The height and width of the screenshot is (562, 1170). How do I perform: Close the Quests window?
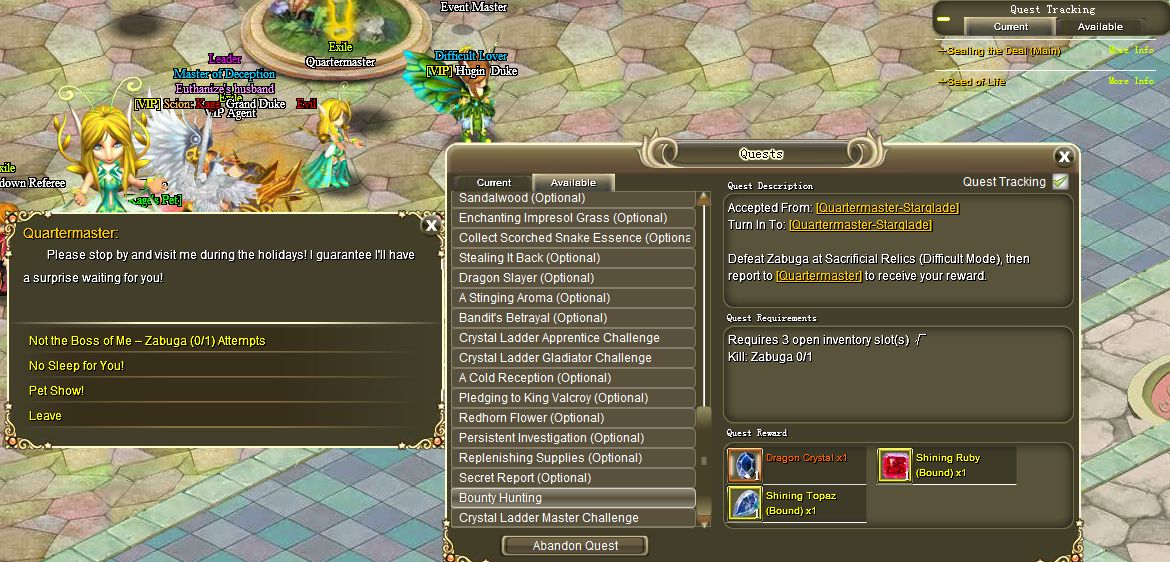click(1064, 156)
